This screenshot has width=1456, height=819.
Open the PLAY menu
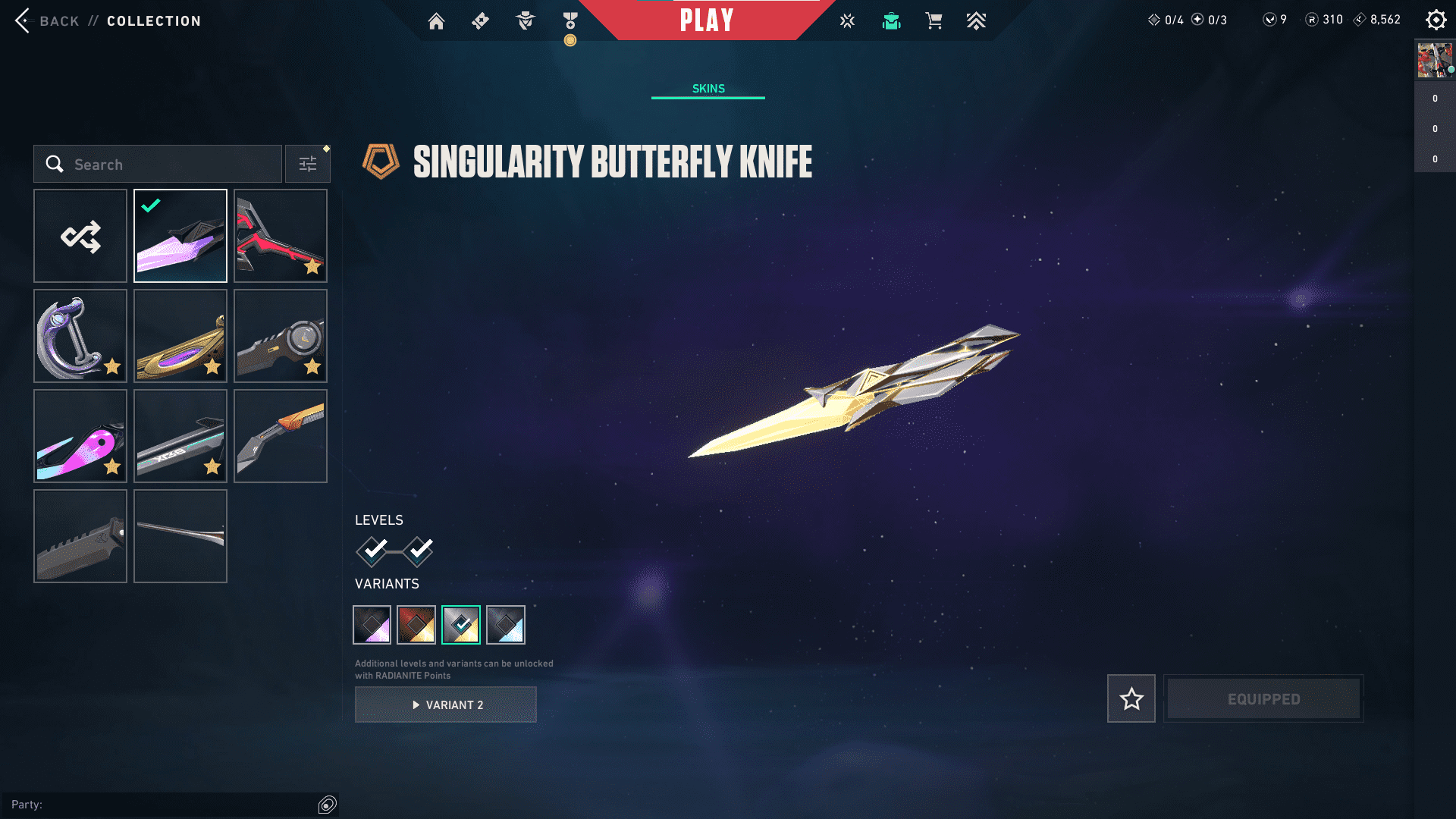click(708, 20)
